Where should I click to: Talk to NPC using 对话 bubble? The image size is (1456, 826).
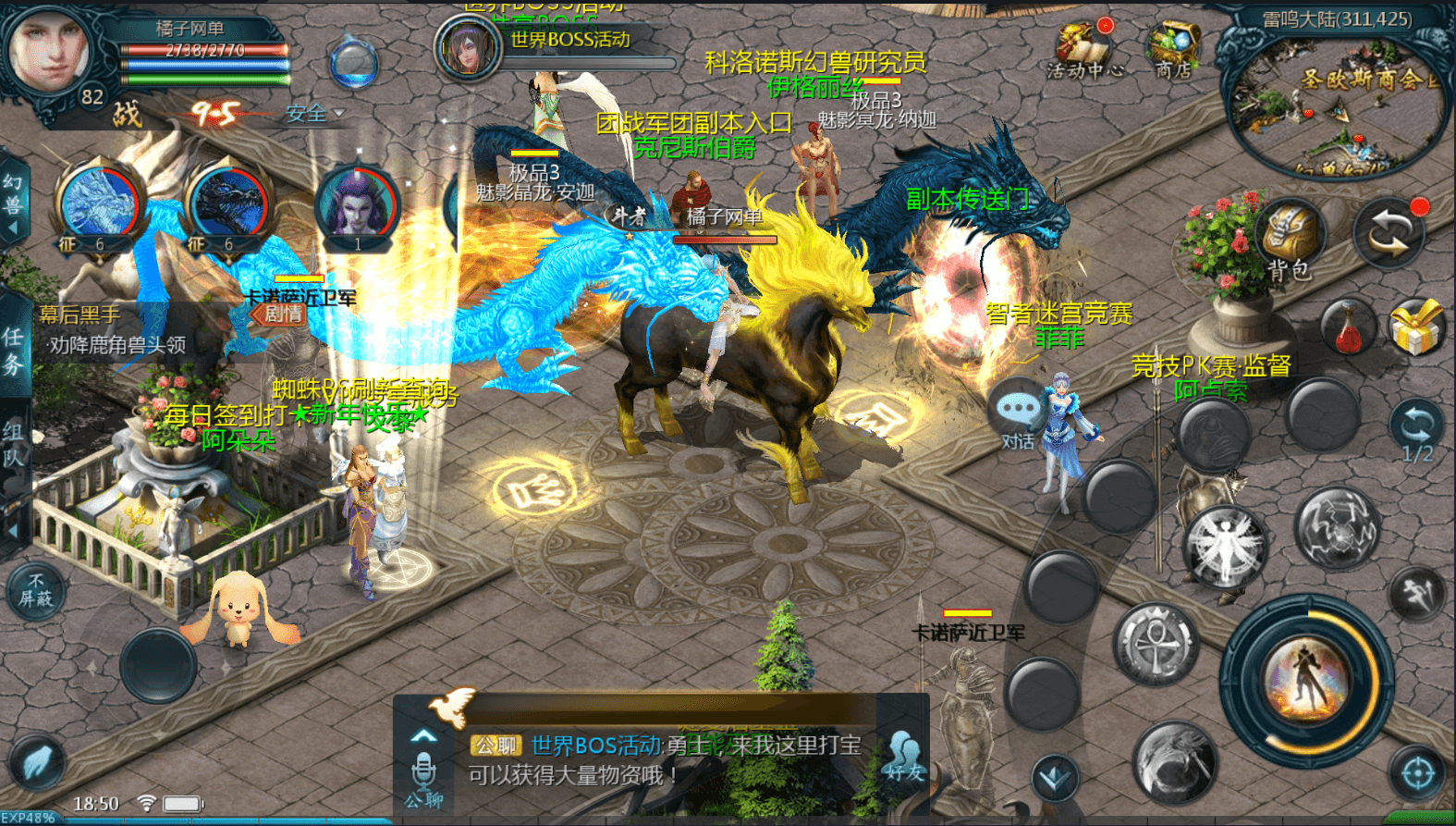tap(1018, 416)
